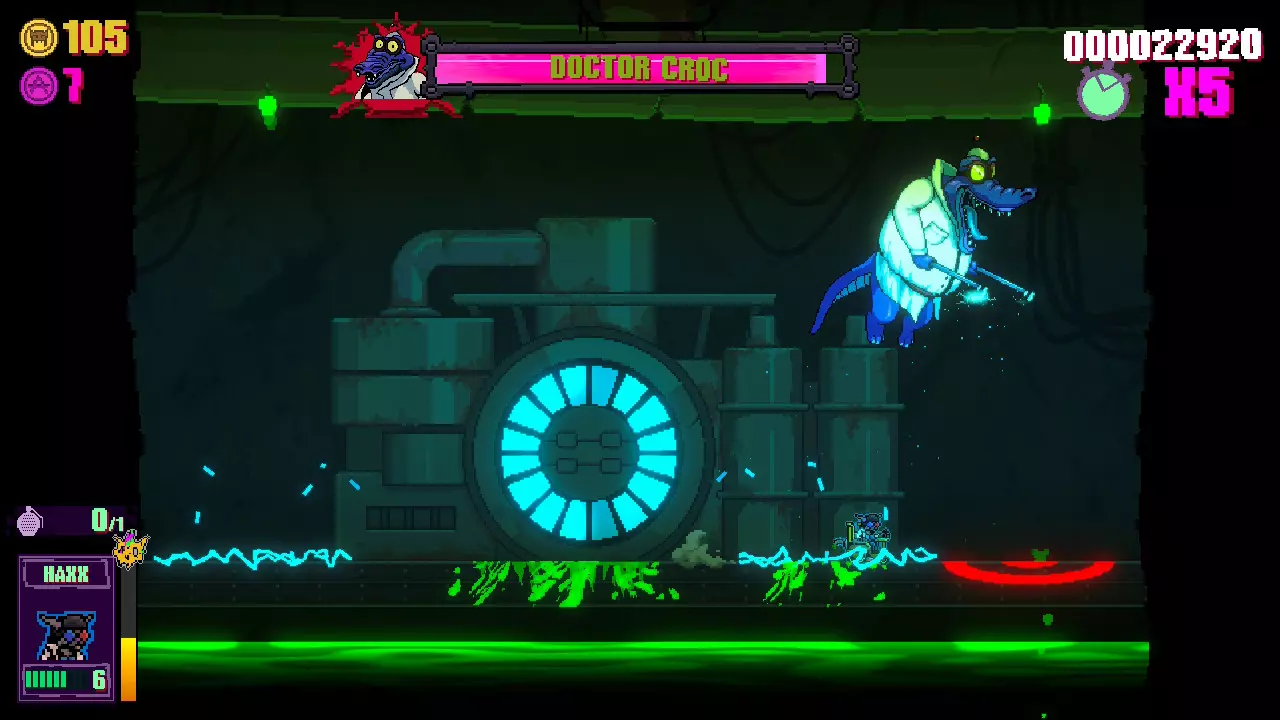
Task: Select the Doctor Croc boss portrait
Action: pyautogui.click(x=384, y=68)
